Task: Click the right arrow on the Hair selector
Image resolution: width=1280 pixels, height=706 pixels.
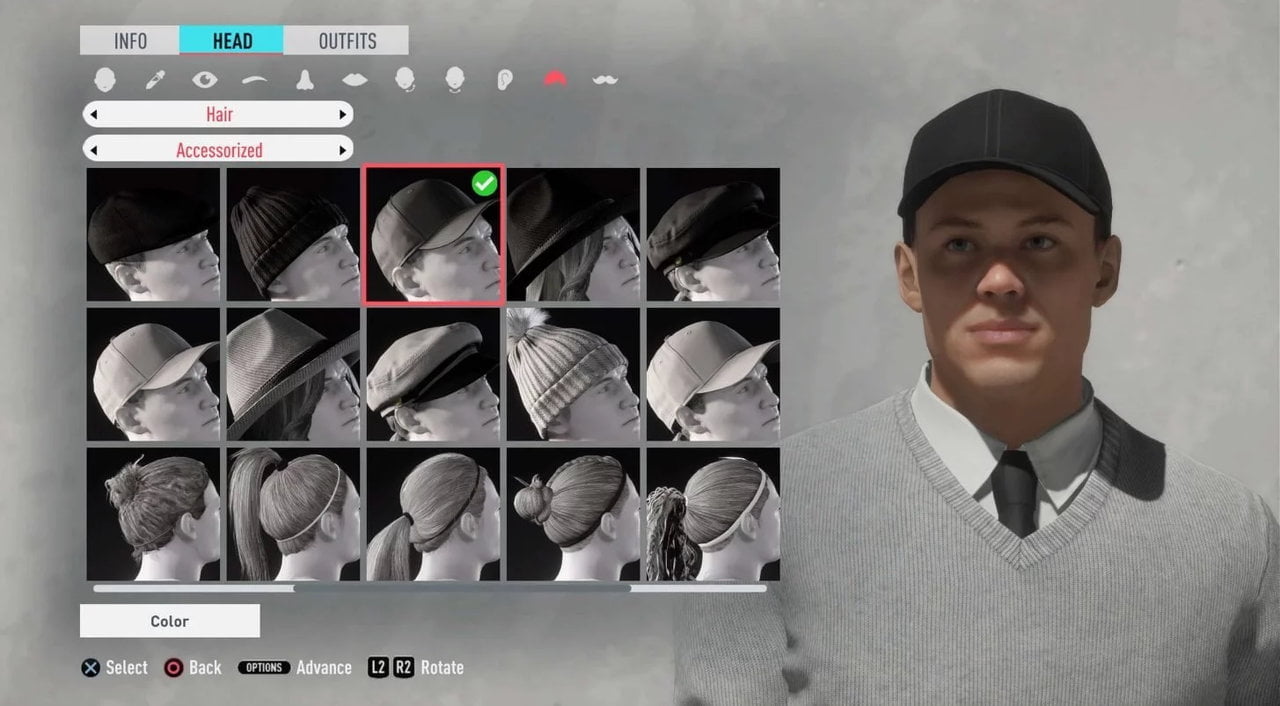Action: coord(343,114)
